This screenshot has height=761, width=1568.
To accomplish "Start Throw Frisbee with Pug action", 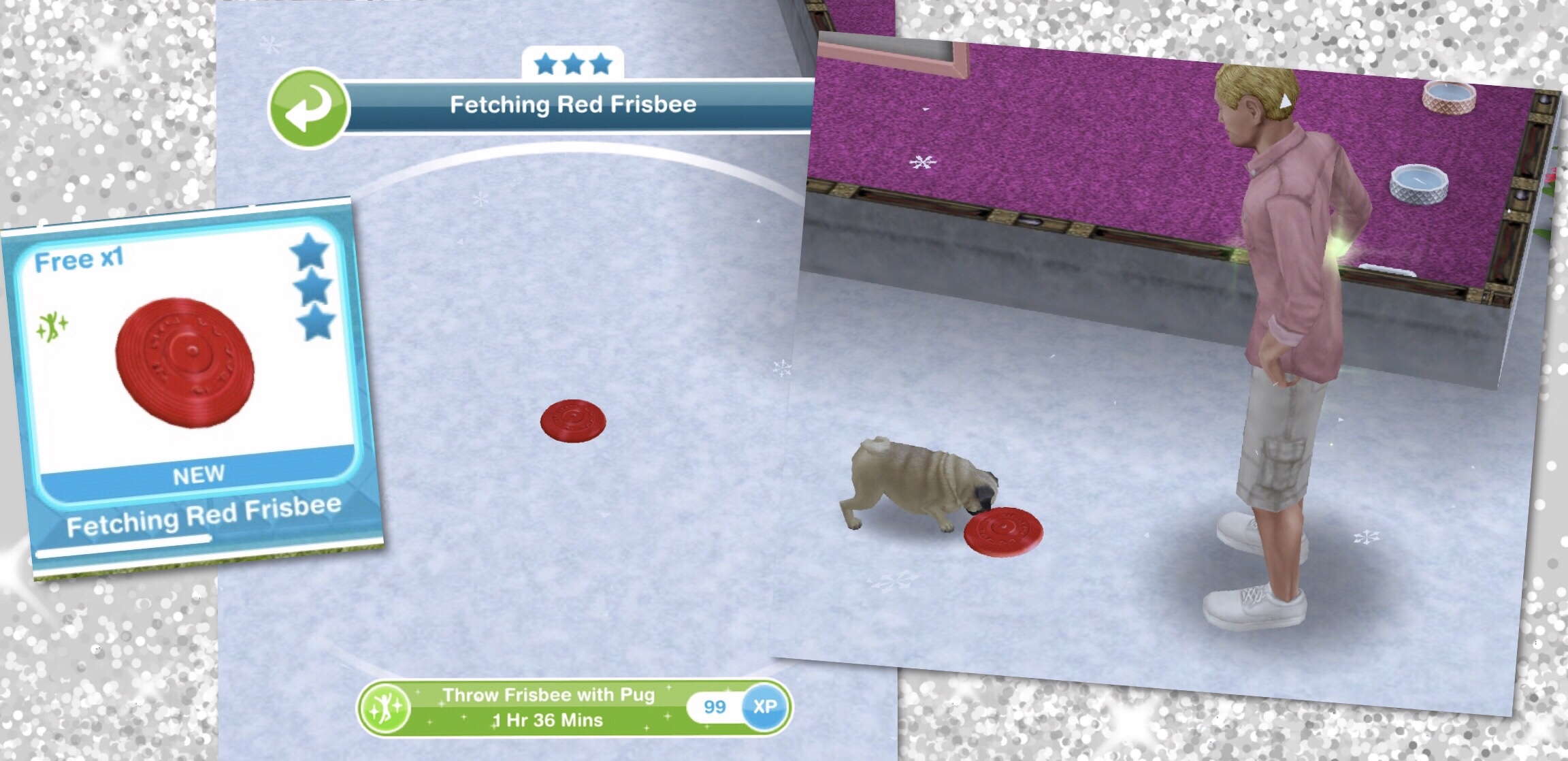I will tap(549, 708).
